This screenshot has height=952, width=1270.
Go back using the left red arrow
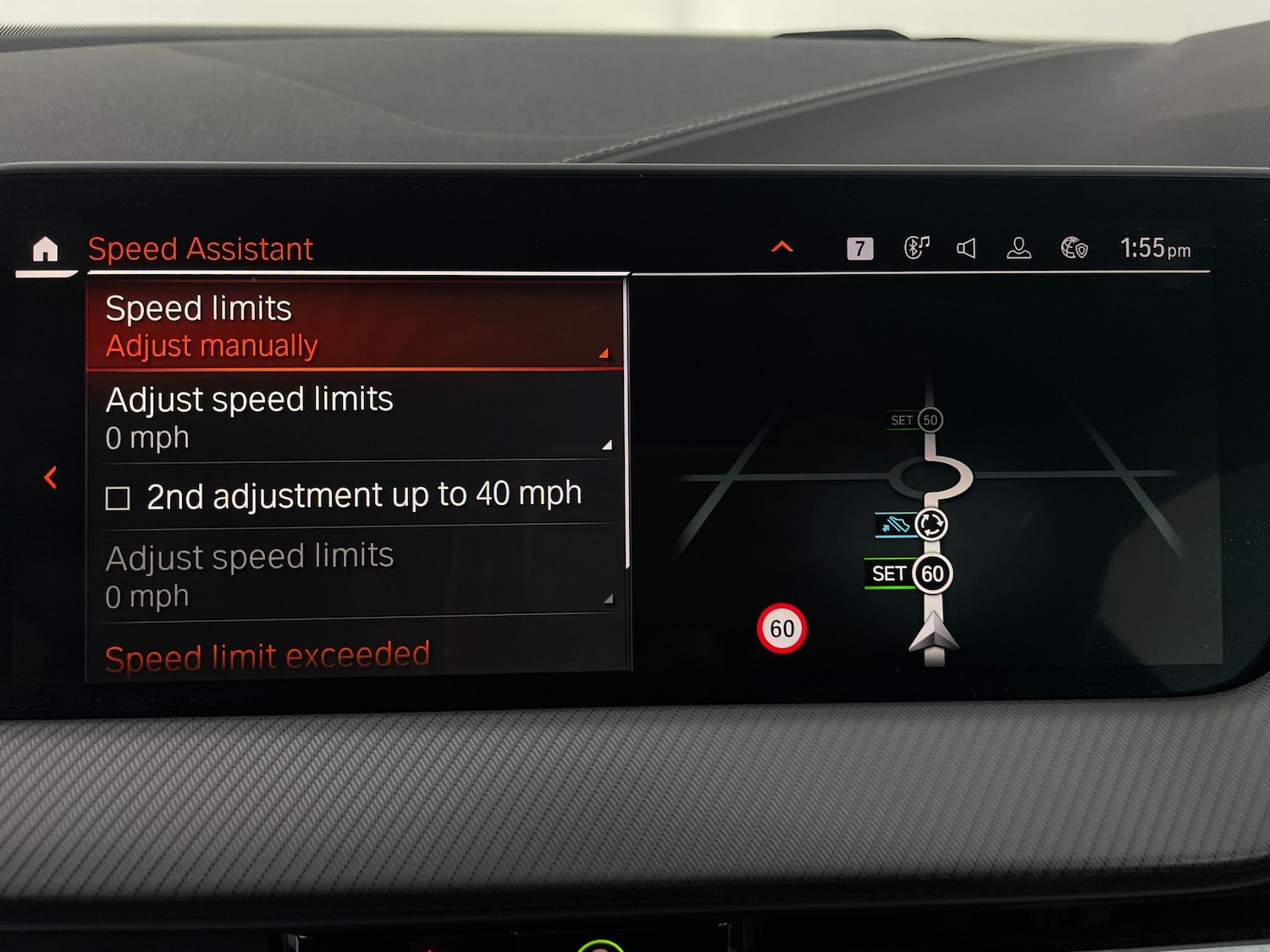[50, 477]
